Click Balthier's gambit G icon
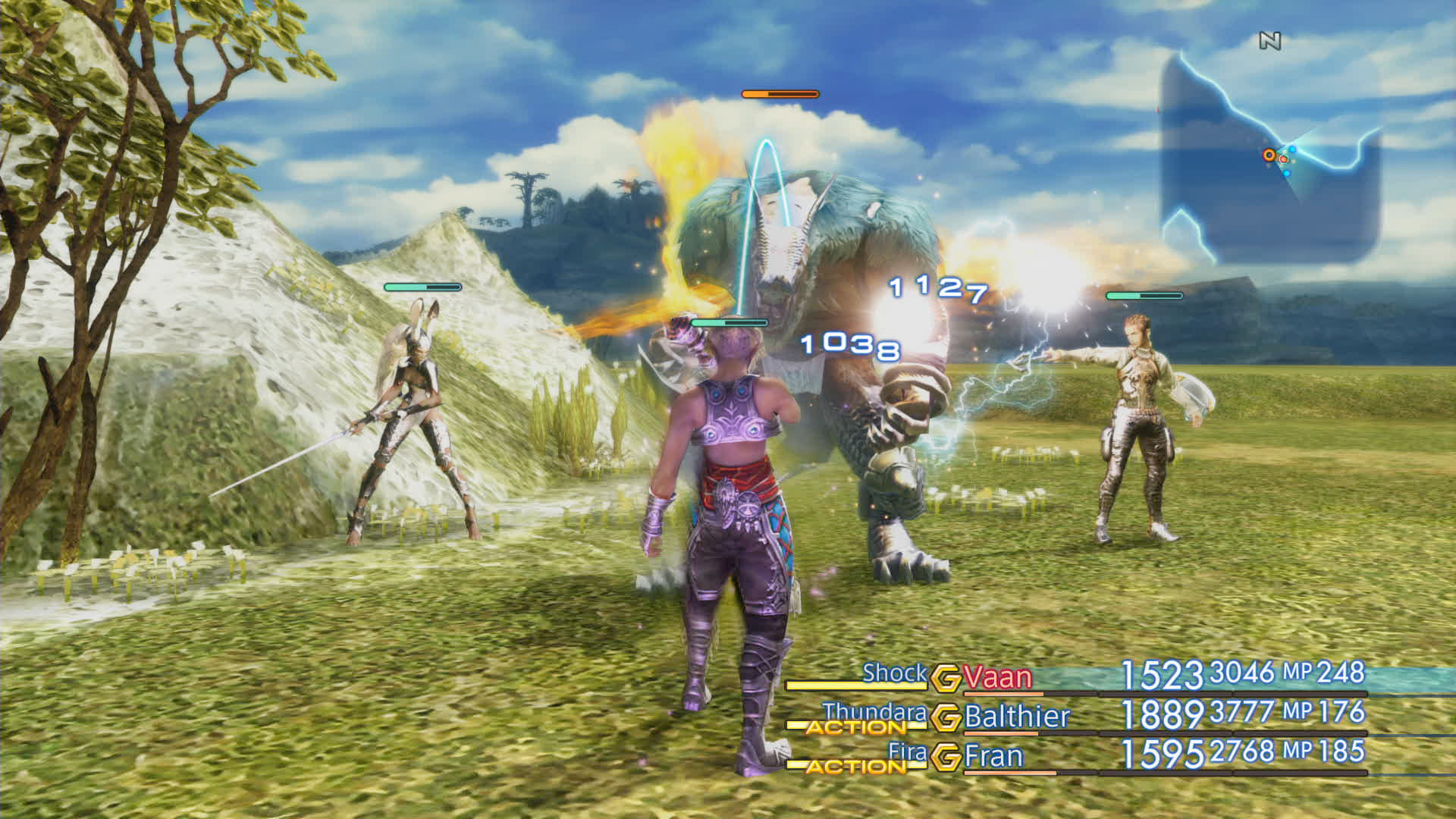1456x819 pixels. [x=946, y=717]
